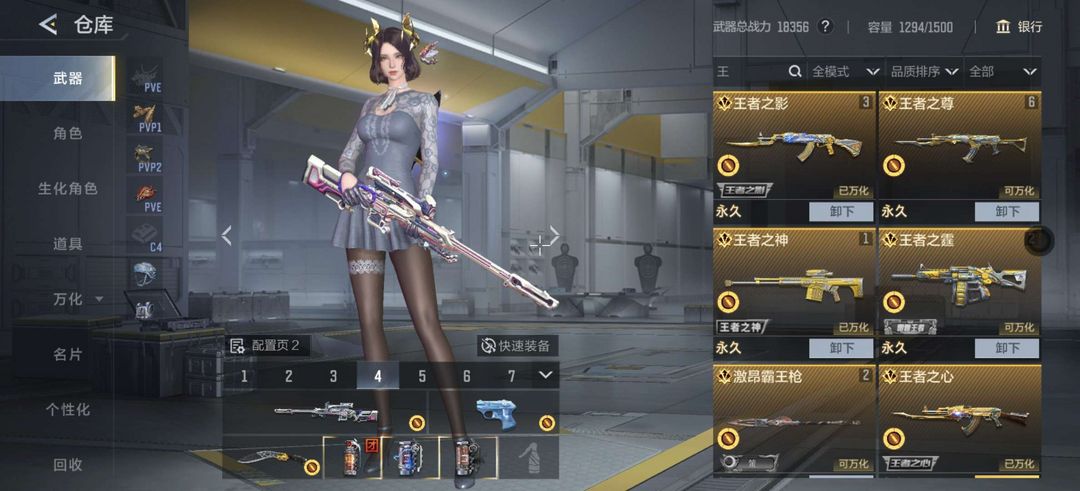1080x491 pixels.
Task: Go back from the 仓库 warehouse screen
Action: (x=47, y=25)
